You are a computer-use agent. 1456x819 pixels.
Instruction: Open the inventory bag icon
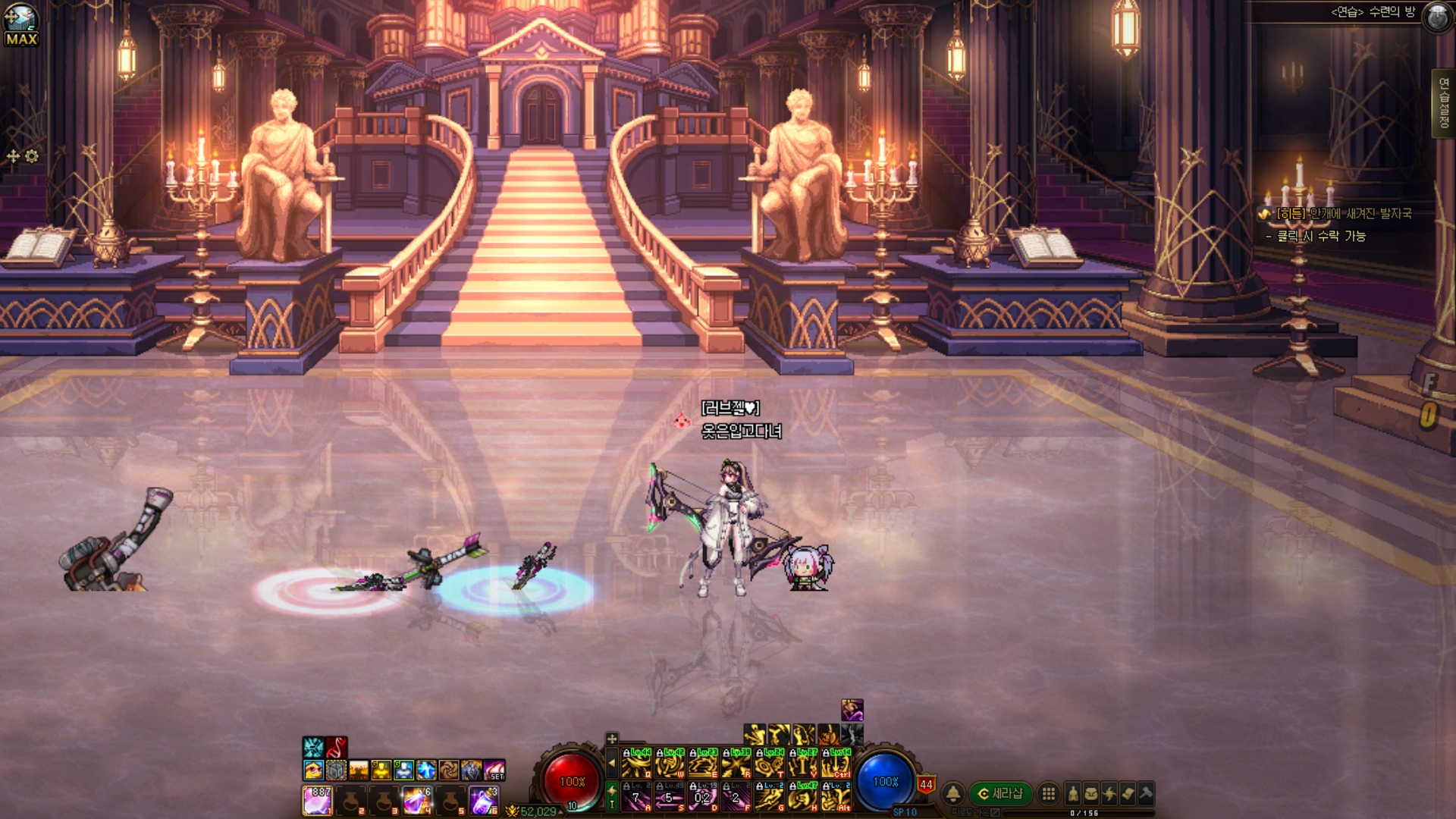point(1091,793)
